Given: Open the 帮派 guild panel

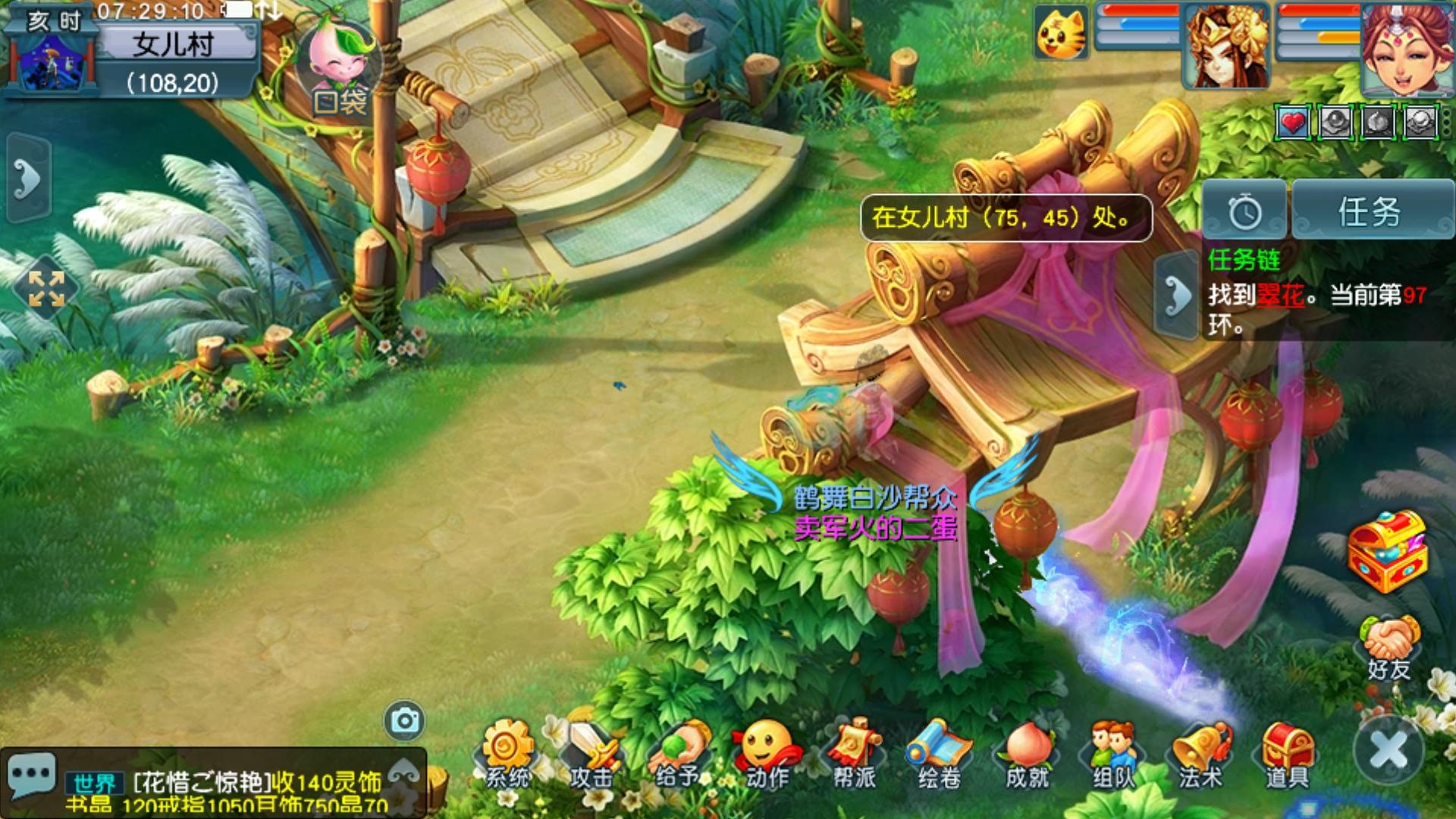Looking at the screenshot, I should pos(854,754).
